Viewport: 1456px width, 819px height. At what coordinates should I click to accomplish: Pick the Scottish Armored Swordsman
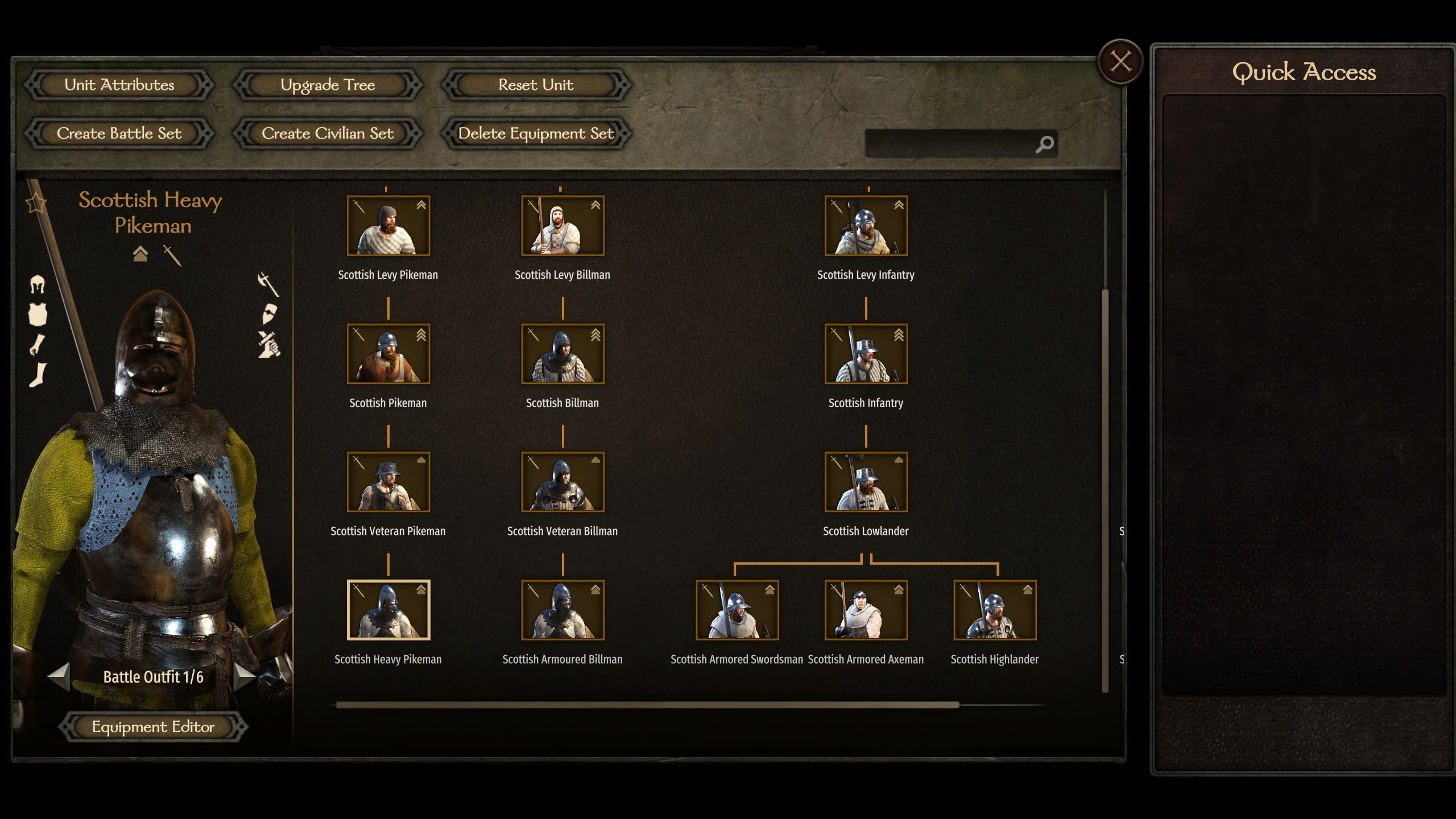(x=737, y=610)
